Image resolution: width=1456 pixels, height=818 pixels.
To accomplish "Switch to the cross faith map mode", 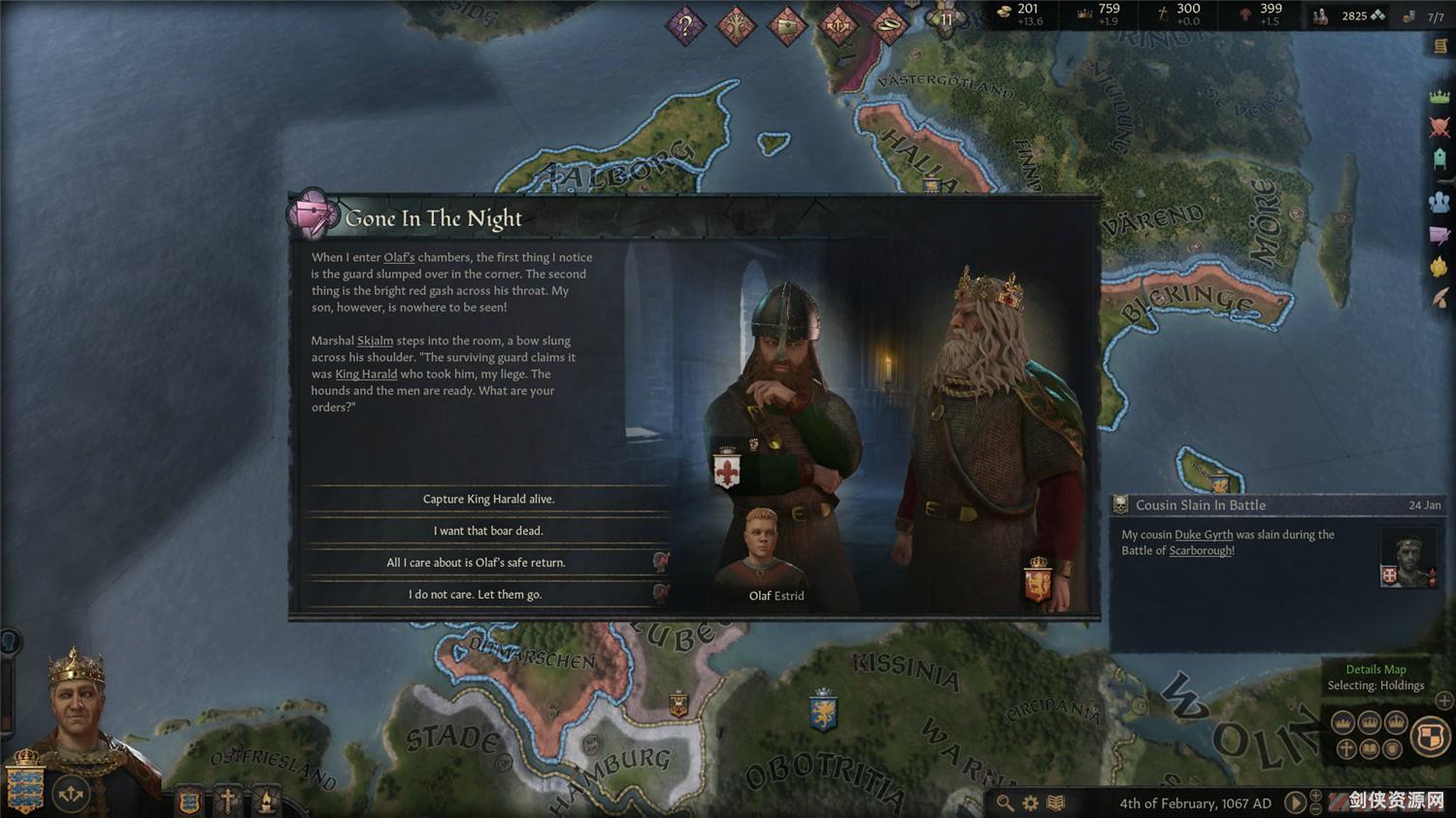I will (1346, 748).
